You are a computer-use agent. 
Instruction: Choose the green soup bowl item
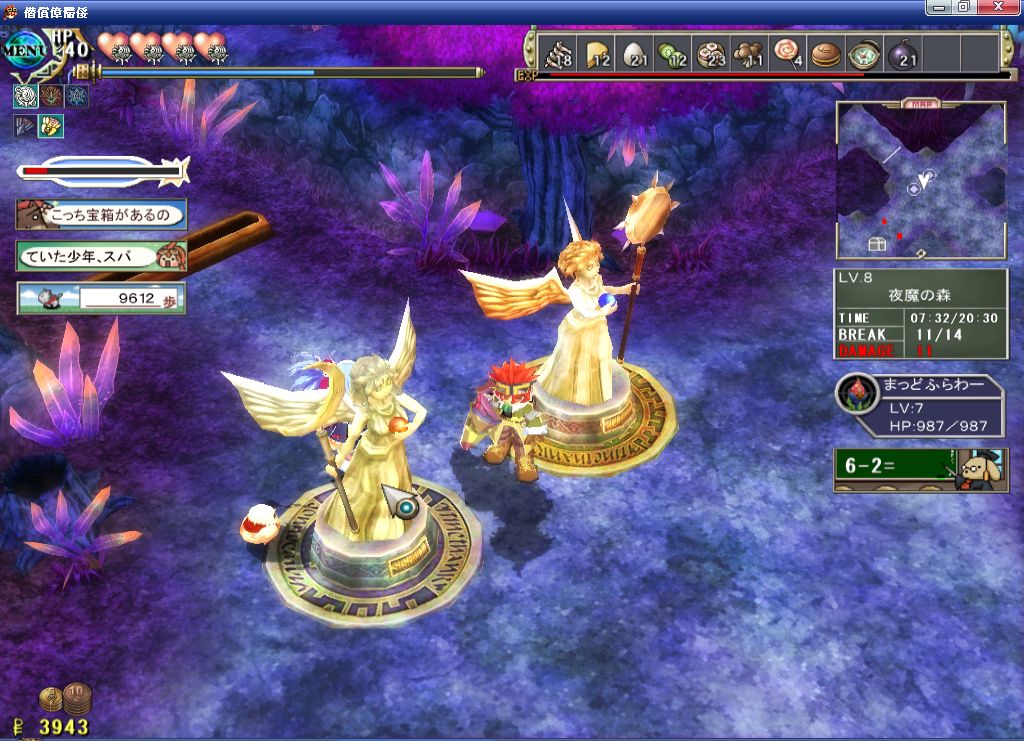[x=862, y=54]
